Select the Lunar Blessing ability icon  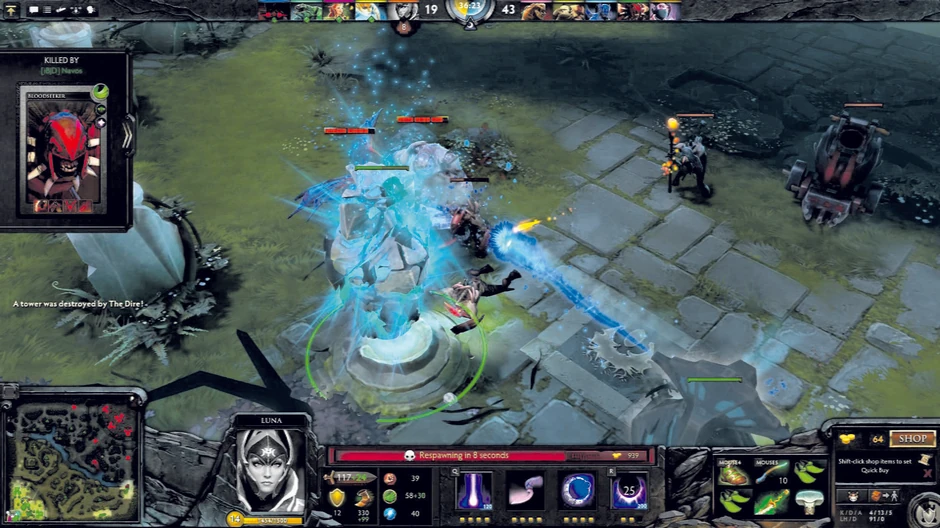[x=577, y=491]
